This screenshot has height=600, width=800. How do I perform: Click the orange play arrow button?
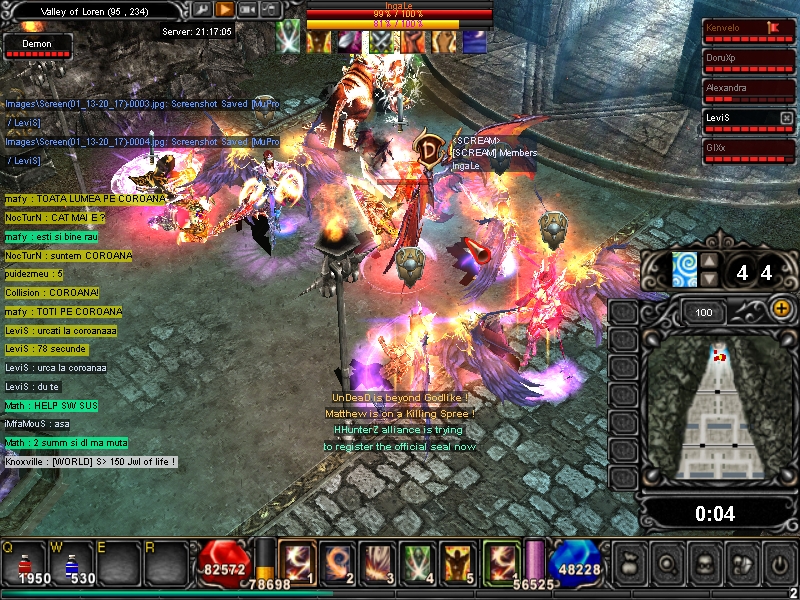[225, 9]
